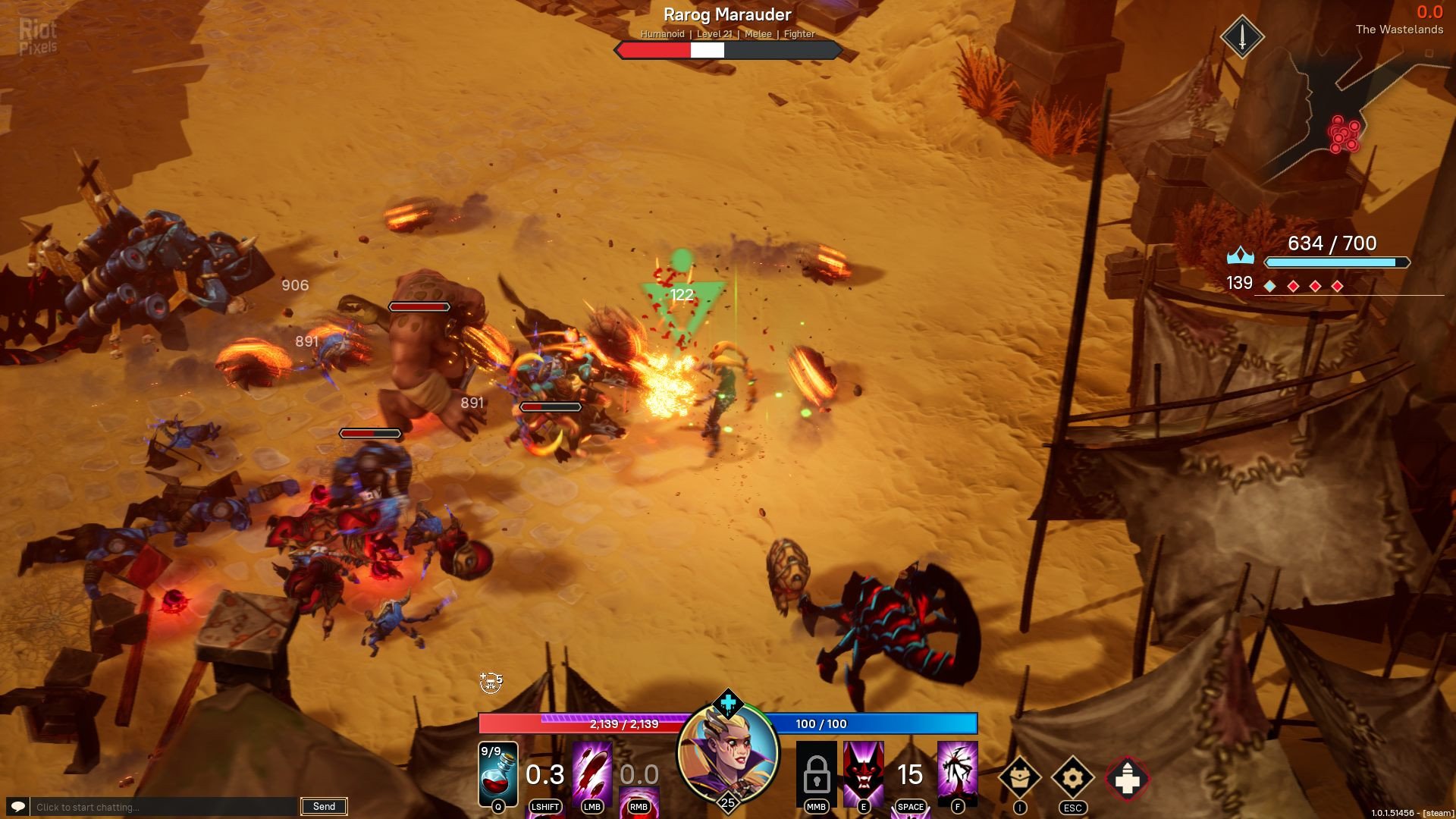Open the inventory chest icon
Image resolution: width=1456 pixels, height=819 pixels.
click(x=1019, y=777)
